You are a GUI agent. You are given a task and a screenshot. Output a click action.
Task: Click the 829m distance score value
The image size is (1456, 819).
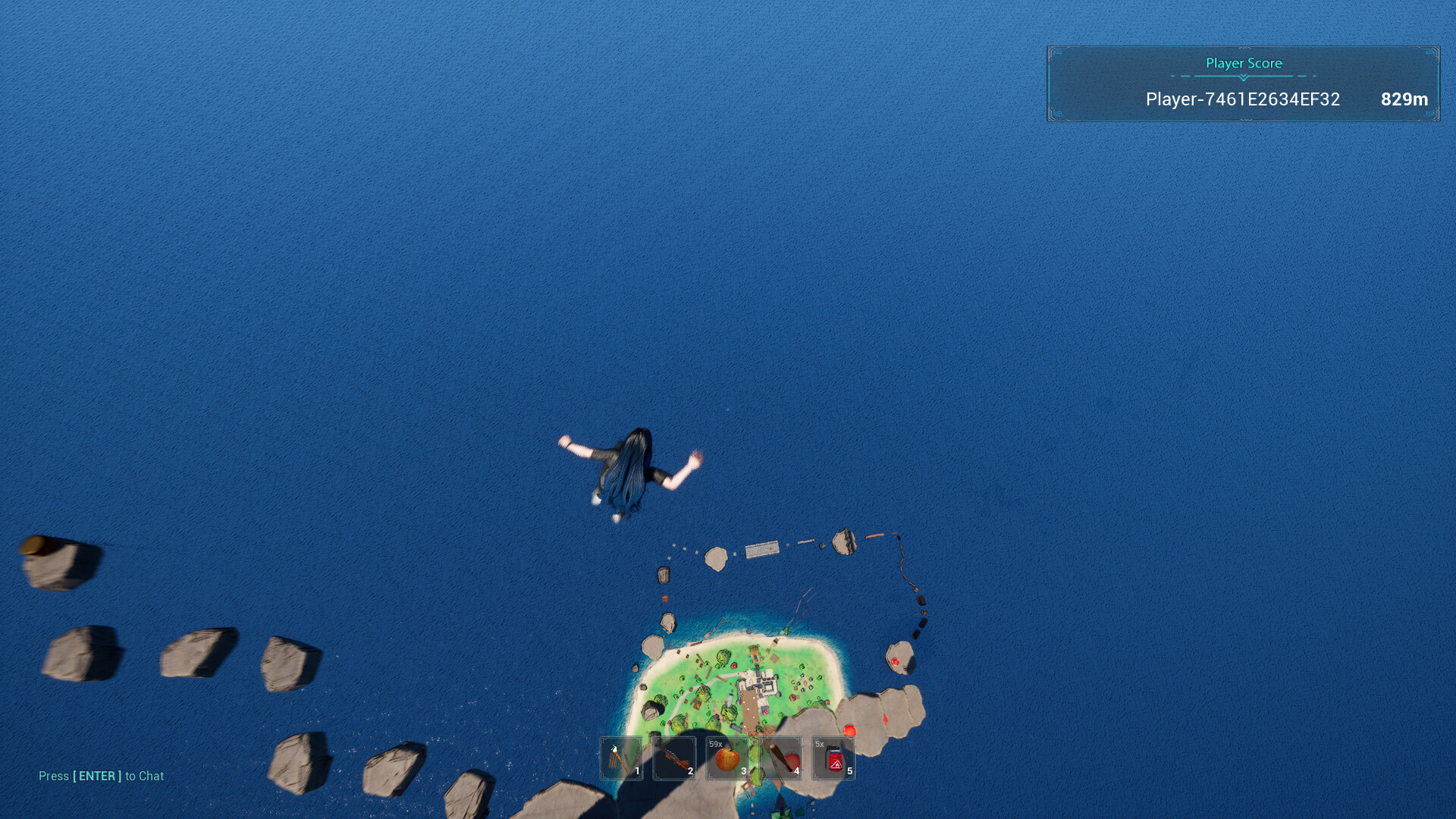(1404, 99)
